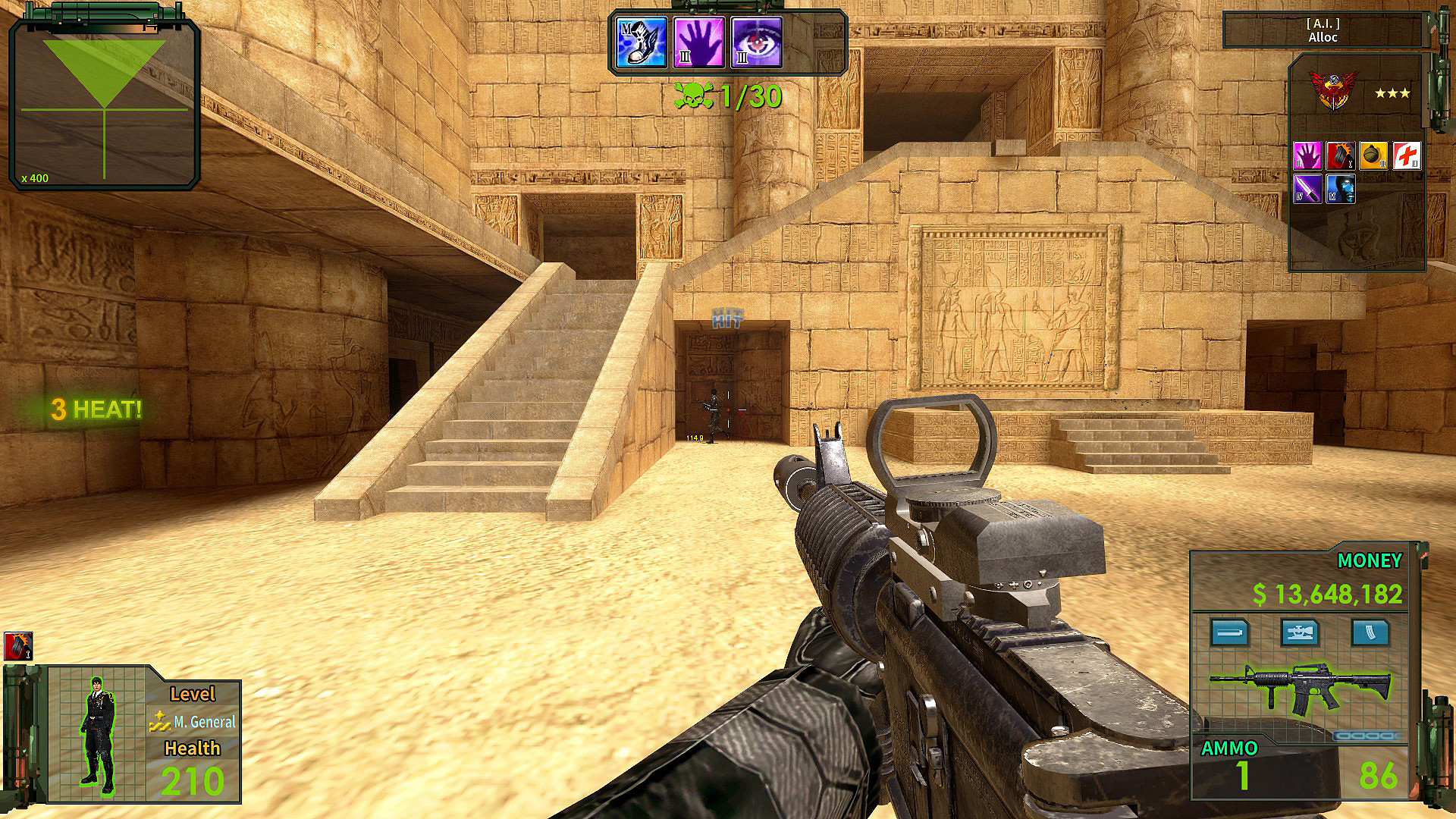Click the A.I. Alloc player name plate
1456x819 pixels.
[1323, 31]
